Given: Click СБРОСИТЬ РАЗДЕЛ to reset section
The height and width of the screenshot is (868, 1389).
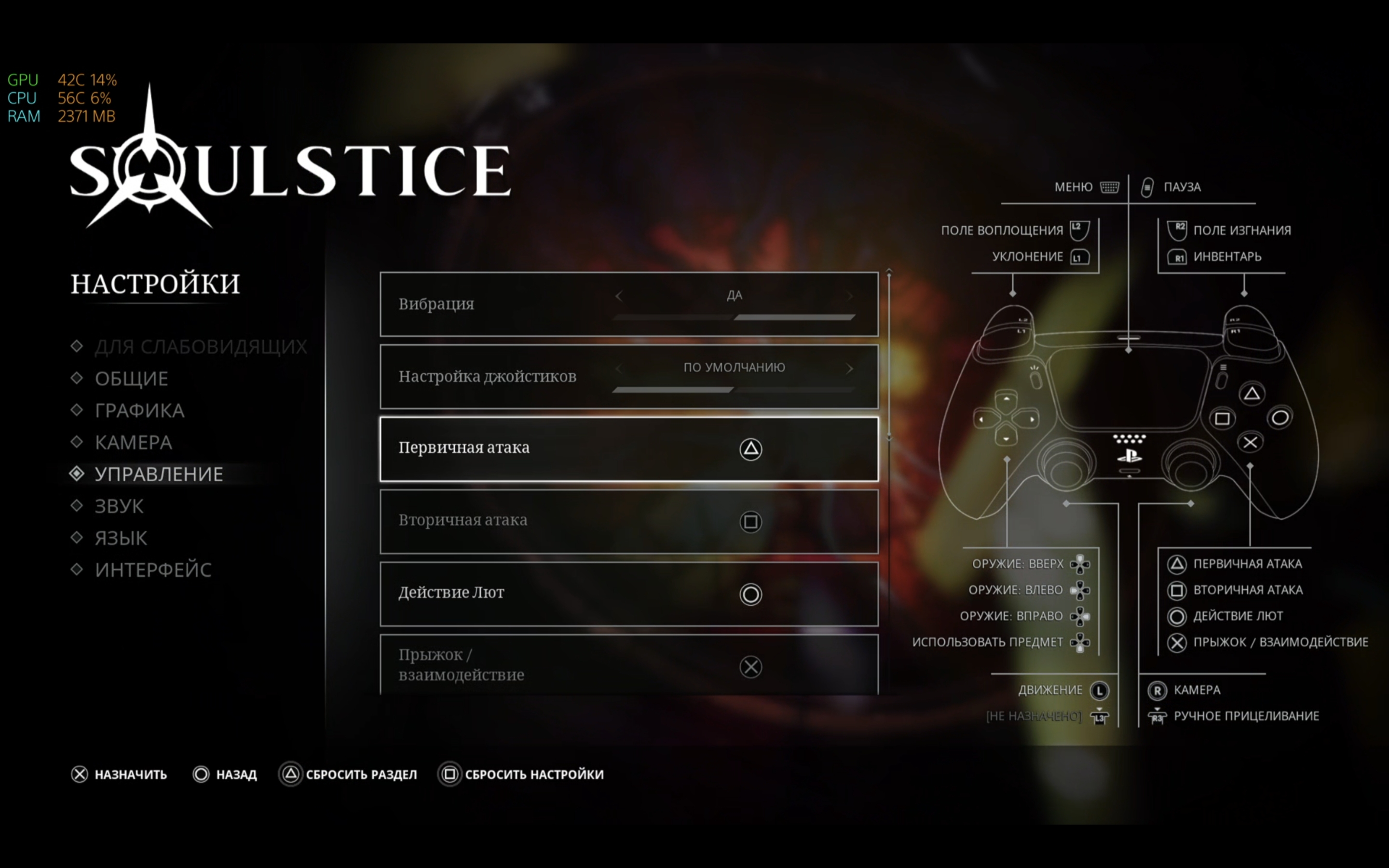Looking at the screenshot, I should (x=349, y=774).
